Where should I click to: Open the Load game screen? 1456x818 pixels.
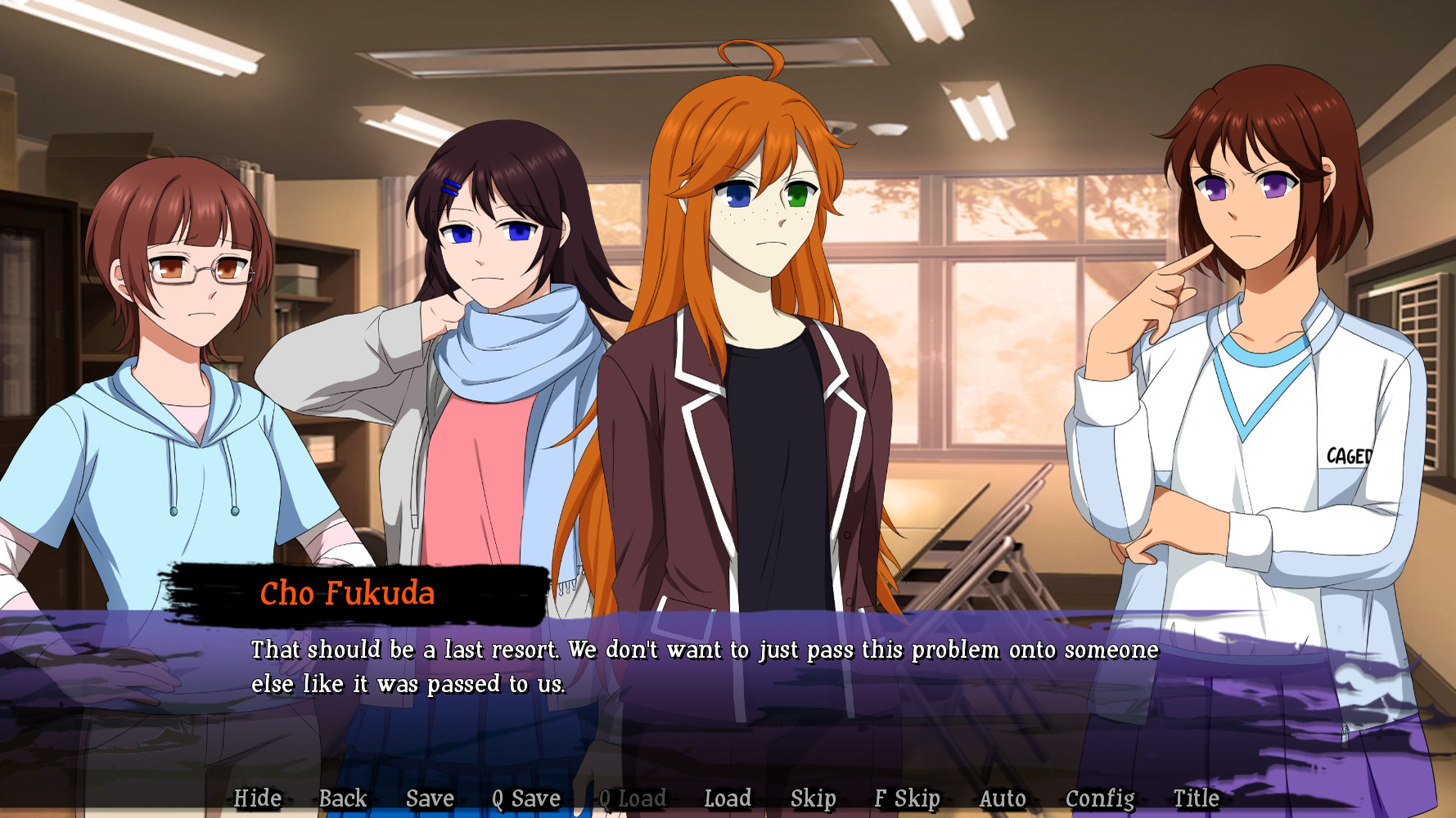728,798
